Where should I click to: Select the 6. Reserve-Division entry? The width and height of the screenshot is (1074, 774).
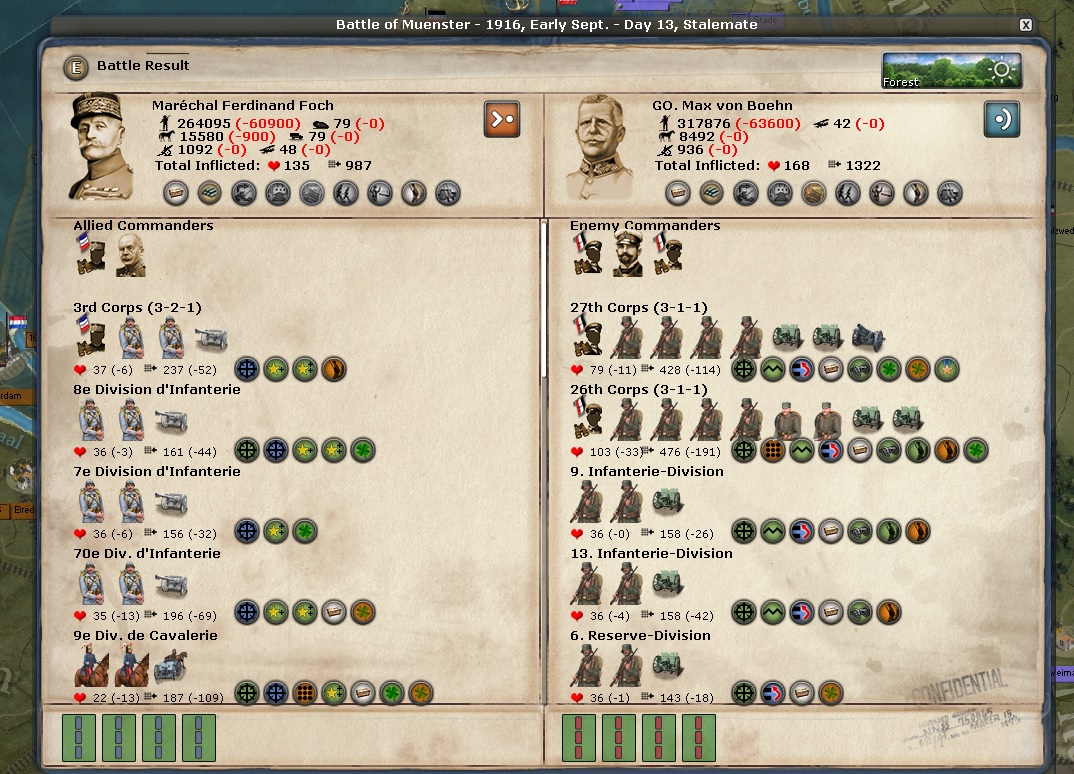640,636
